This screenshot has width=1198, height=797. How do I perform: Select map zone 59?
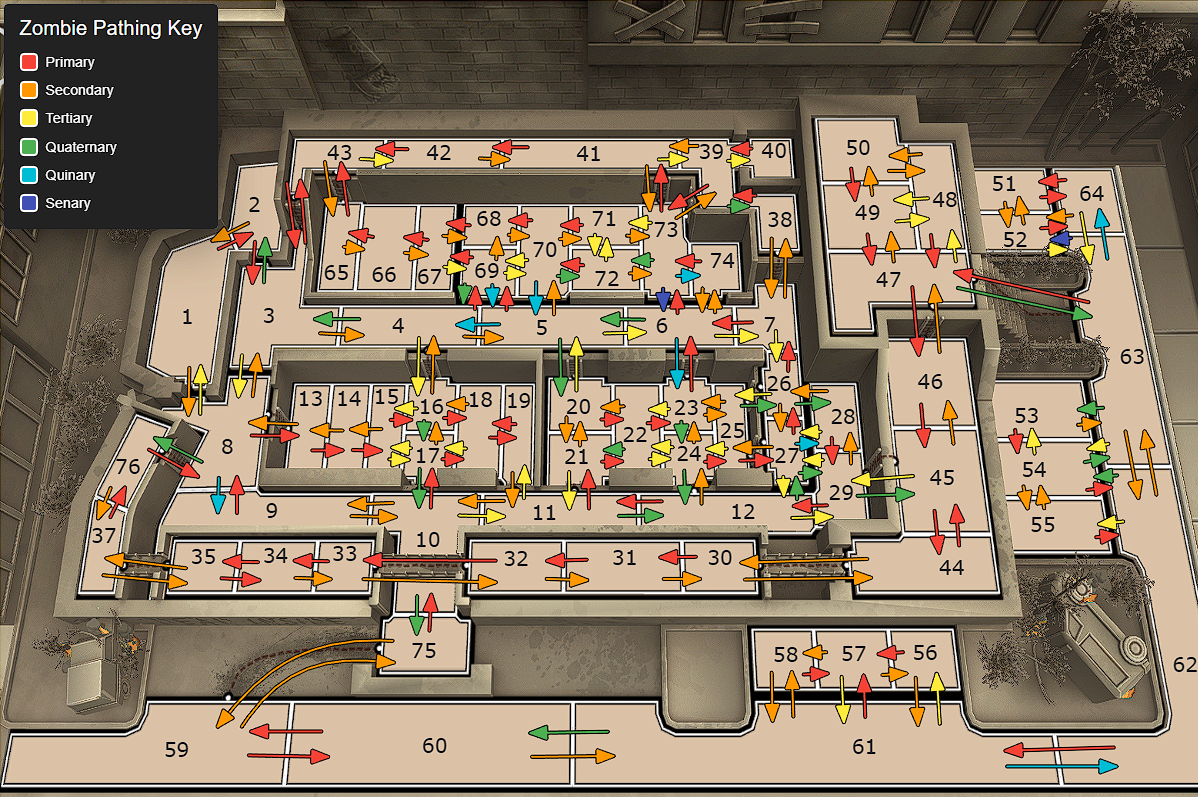176,749
